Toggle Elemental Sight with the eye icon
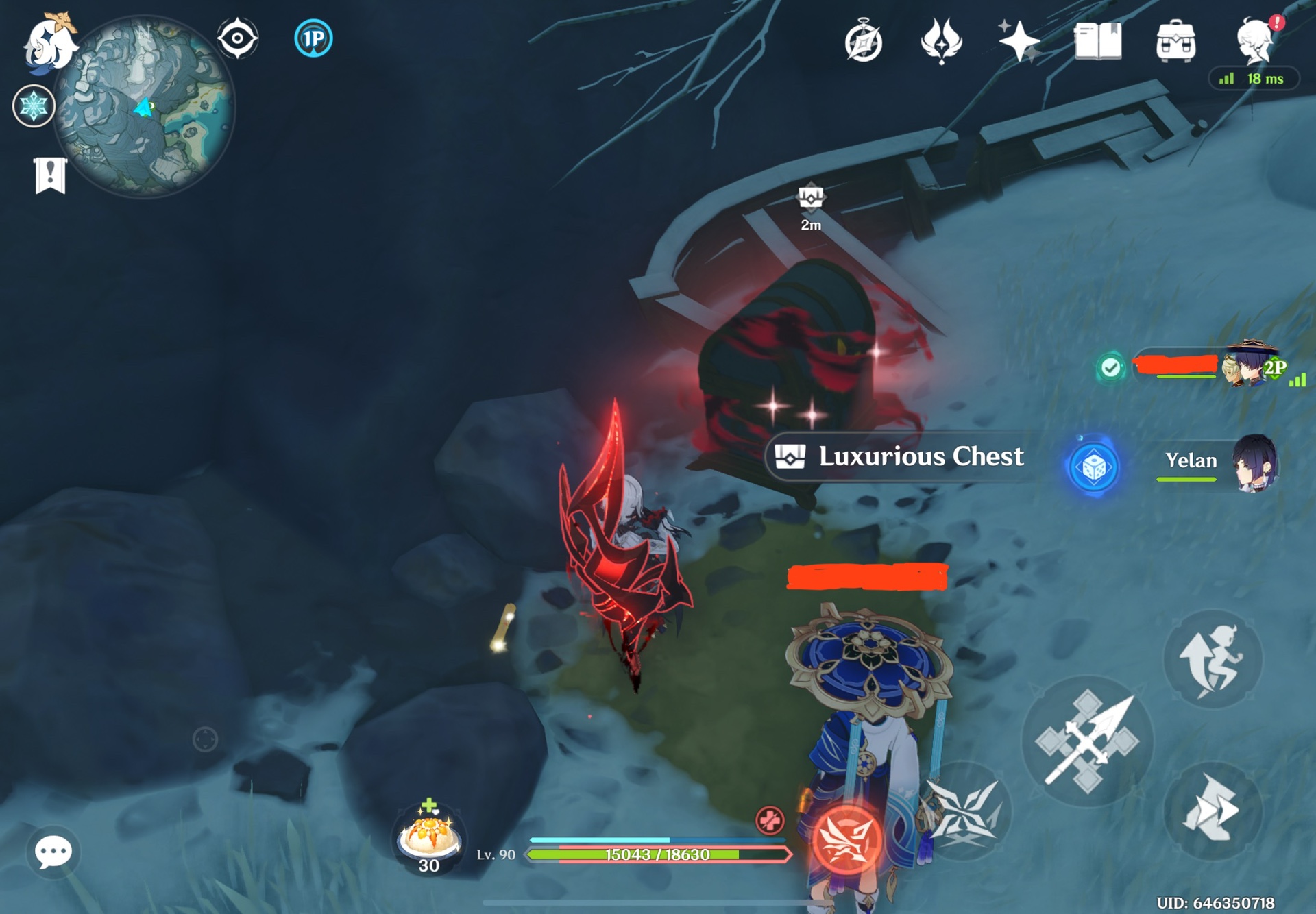The width and height of the screenshot is (1316, 914). click(x=238, y=40)
